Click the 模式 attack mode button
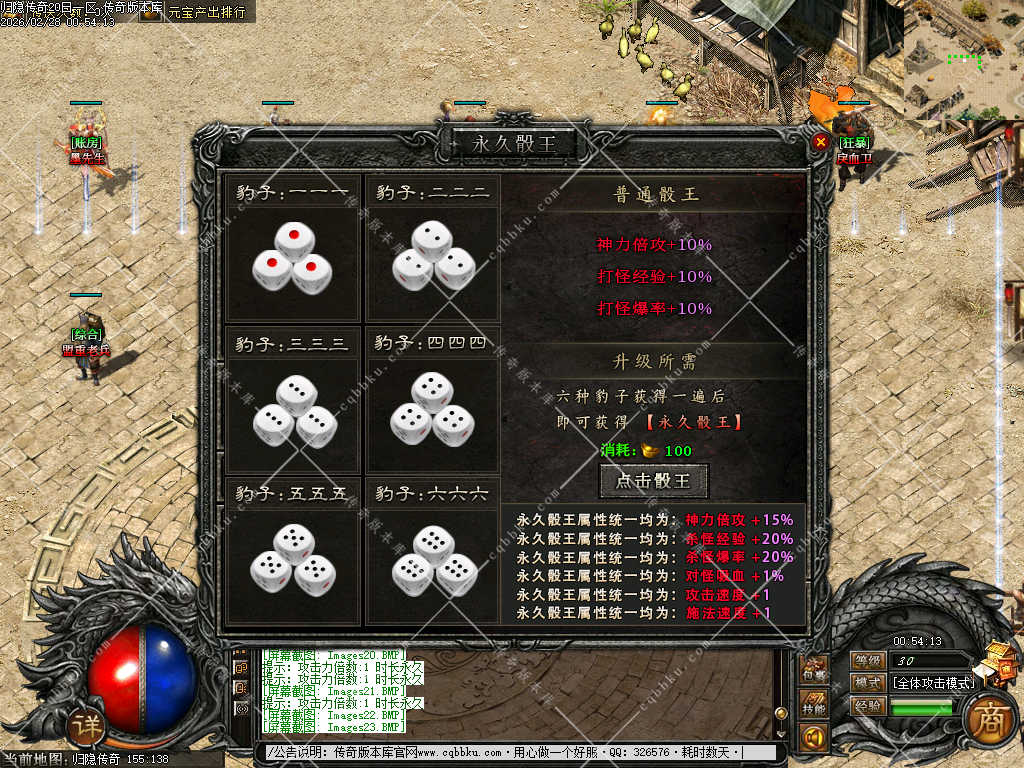Viewport: 1024px width, 768px height. tap(867, 683)
